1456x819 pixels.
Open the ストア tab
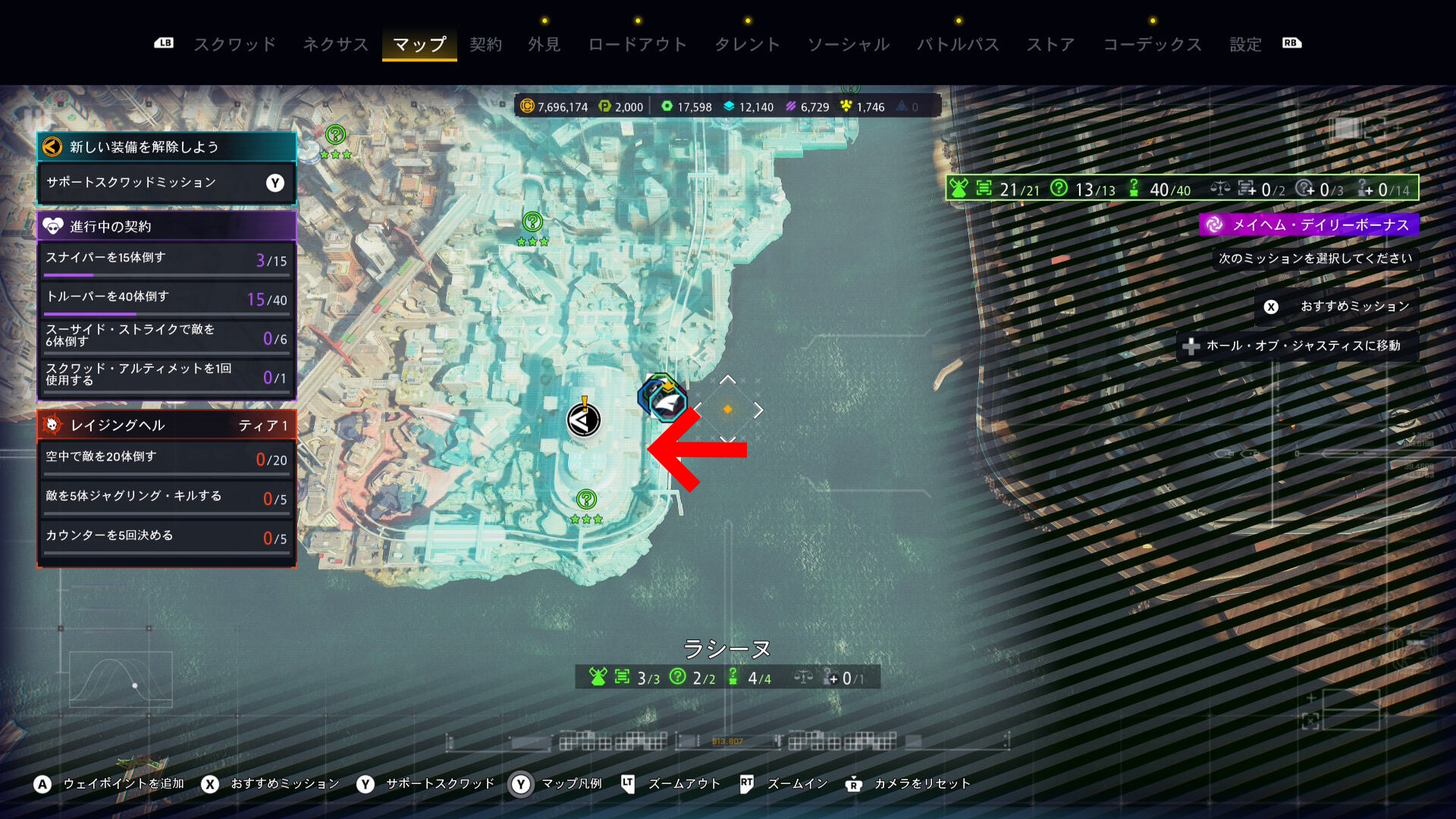[1050, 45]
